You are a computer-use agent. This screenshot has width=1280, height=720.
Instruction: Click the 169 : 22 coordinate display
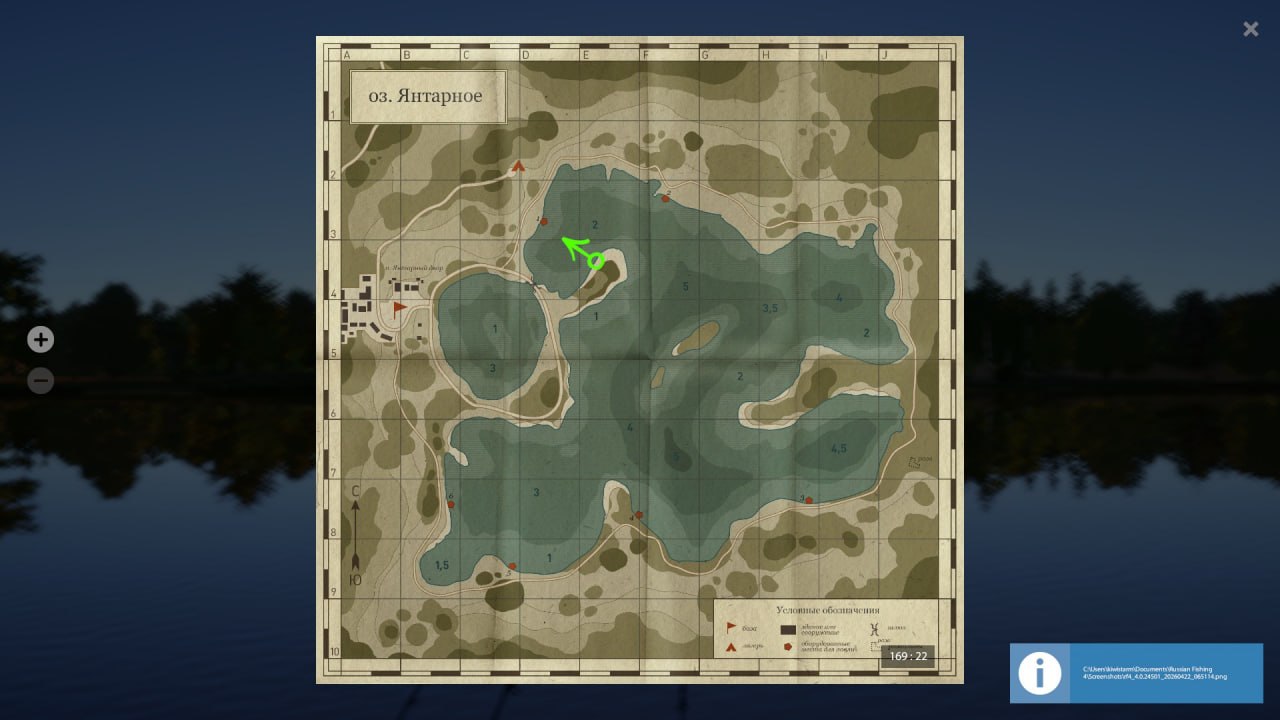(x=909, y=655)
